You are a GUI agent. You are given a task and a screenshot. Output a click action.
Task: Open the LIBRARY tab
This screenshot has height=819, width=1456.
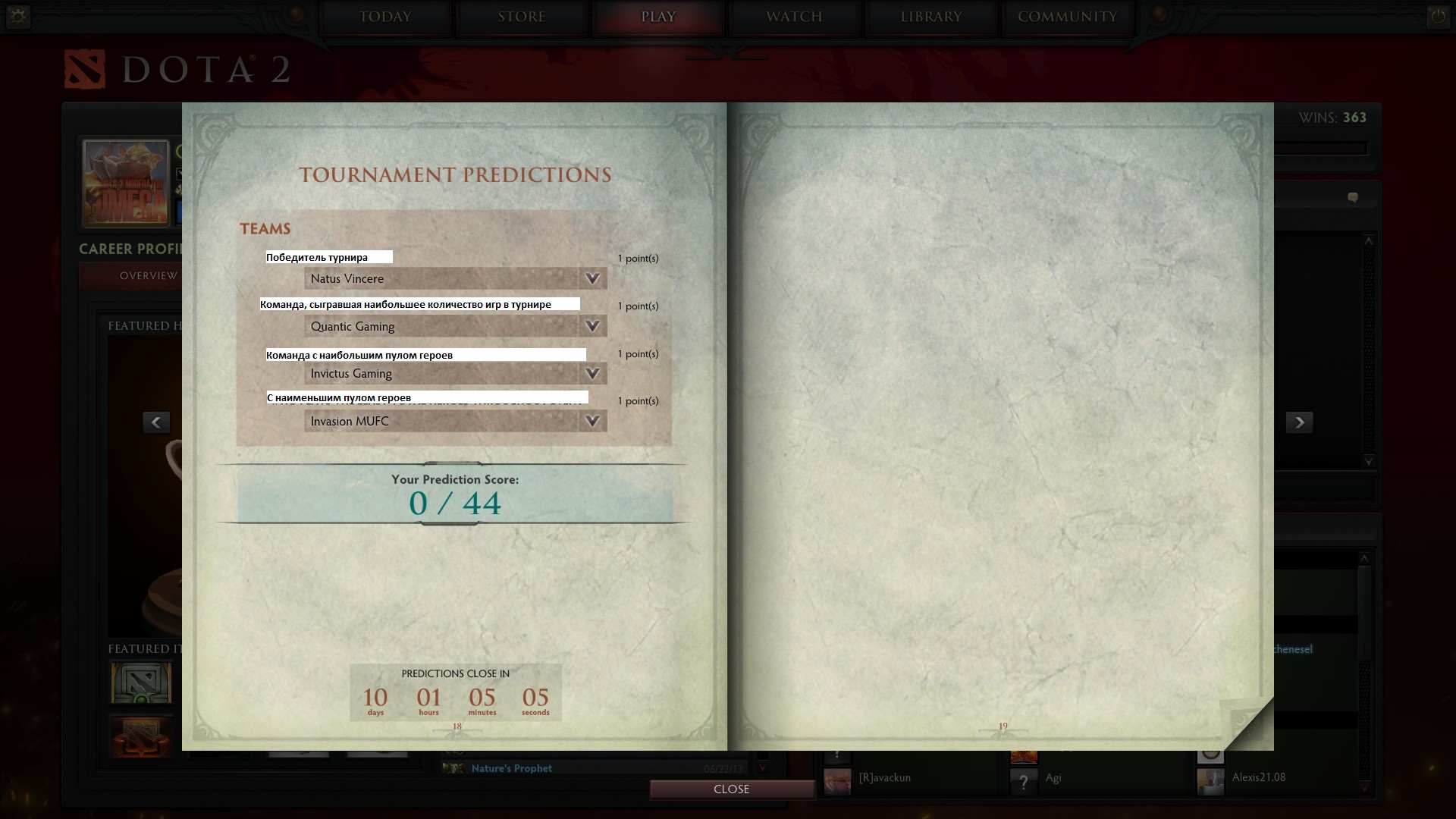point(931,17)
